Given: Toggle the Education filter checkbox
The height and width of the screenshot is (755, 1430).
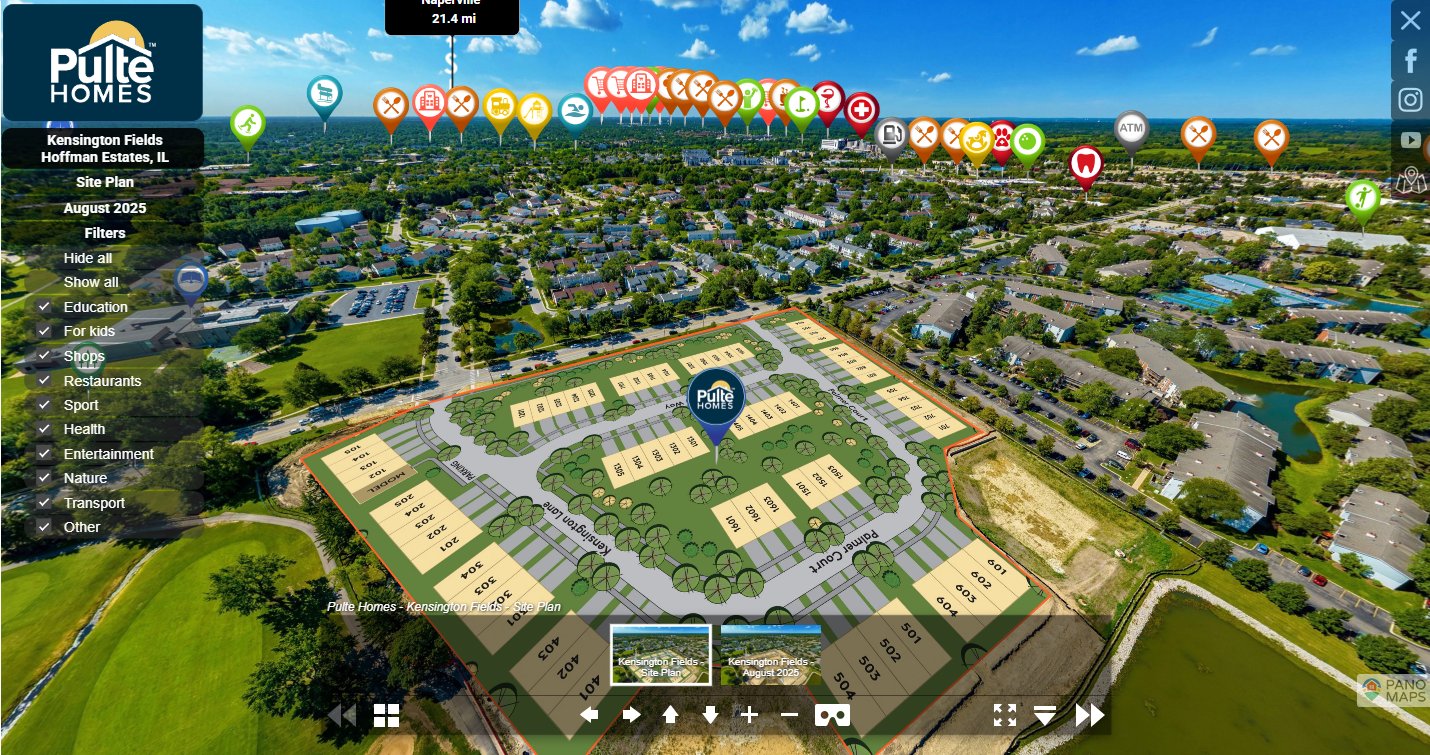Looking at the screenshot, I should (44, 307).
